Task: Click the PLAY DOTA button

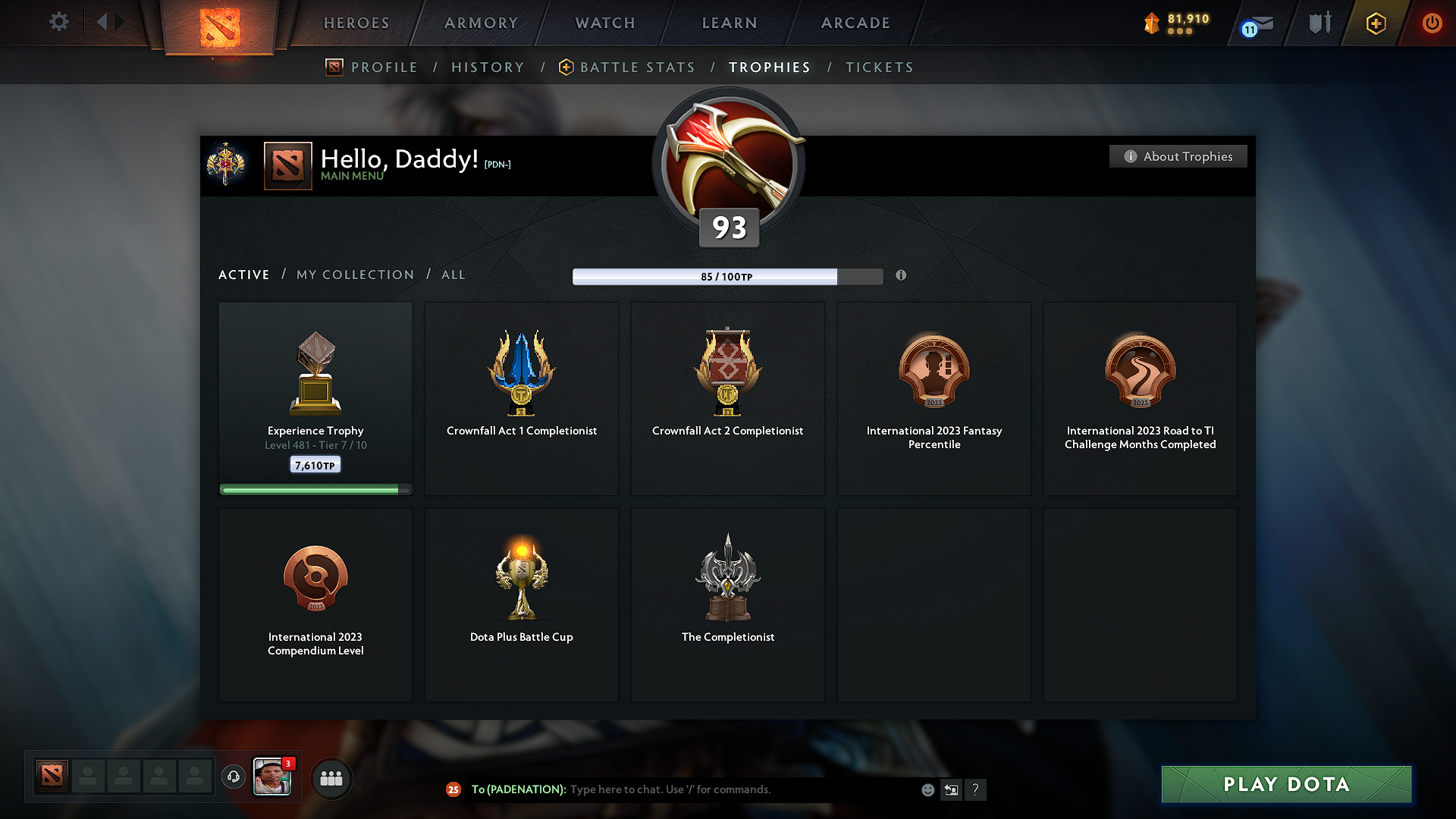Action: click(x=1285, y=784)
